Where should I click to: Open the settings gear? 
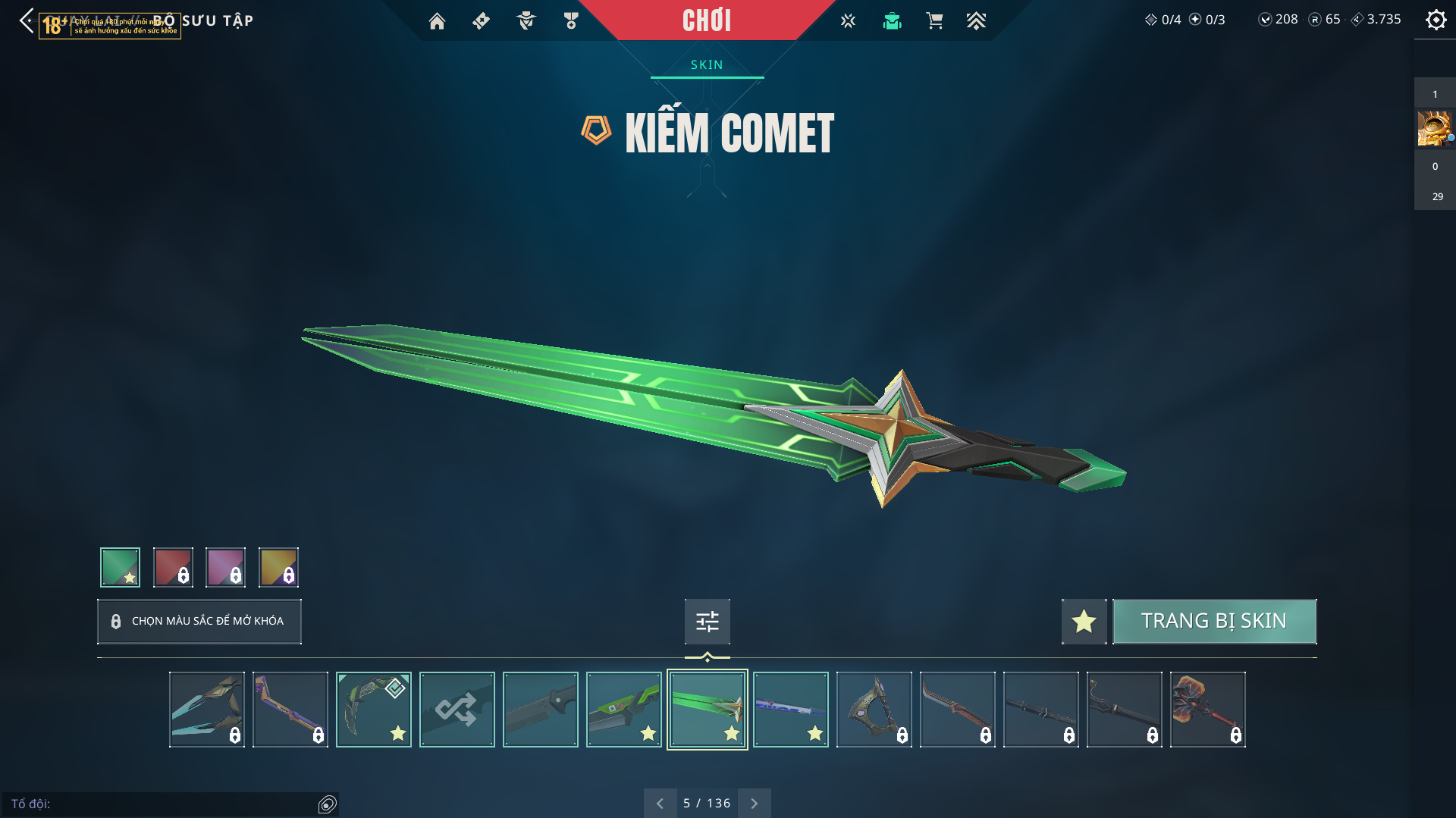pos(1436,20)
